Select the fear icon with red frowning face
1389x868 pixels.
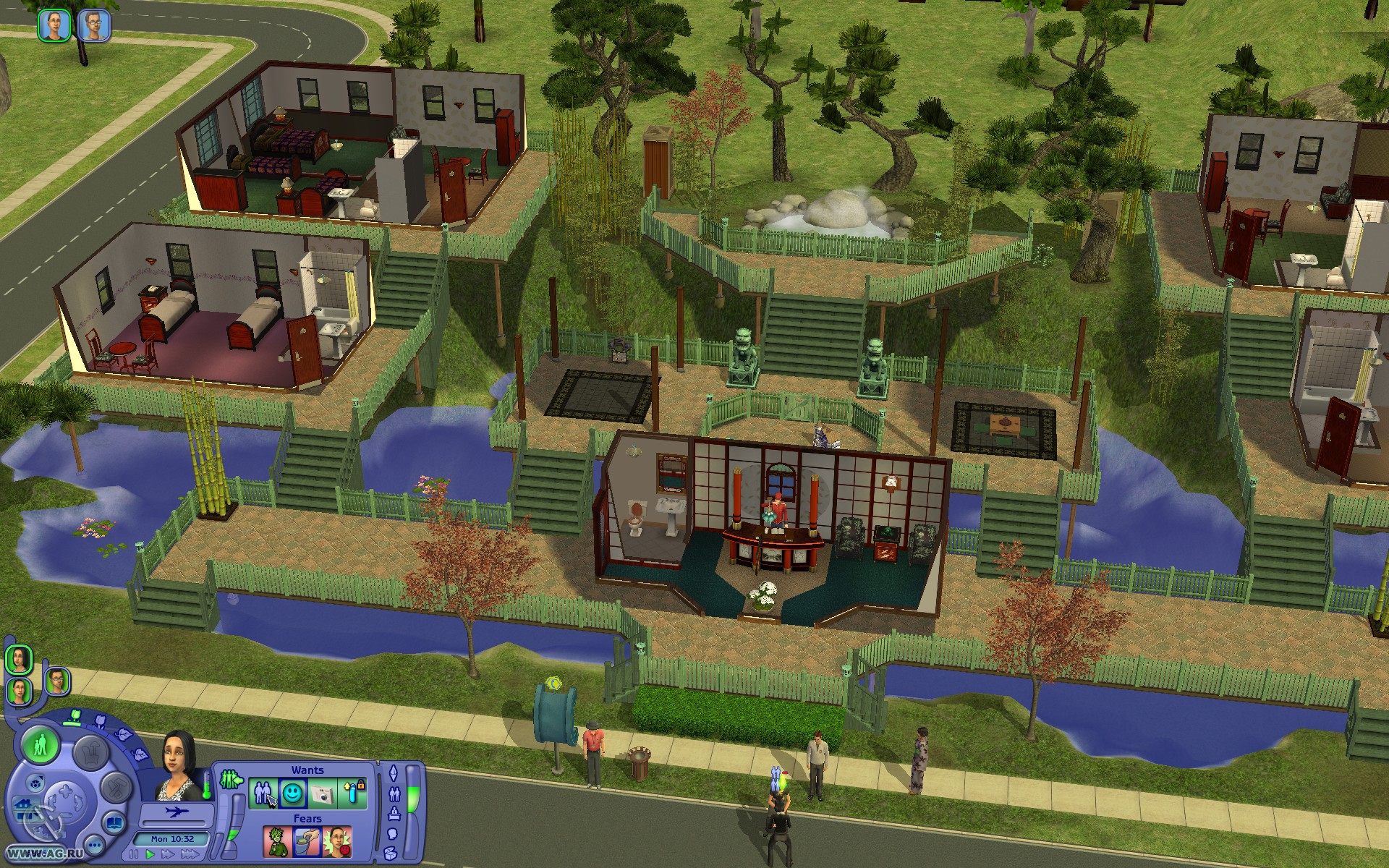(x=337, y=842)
